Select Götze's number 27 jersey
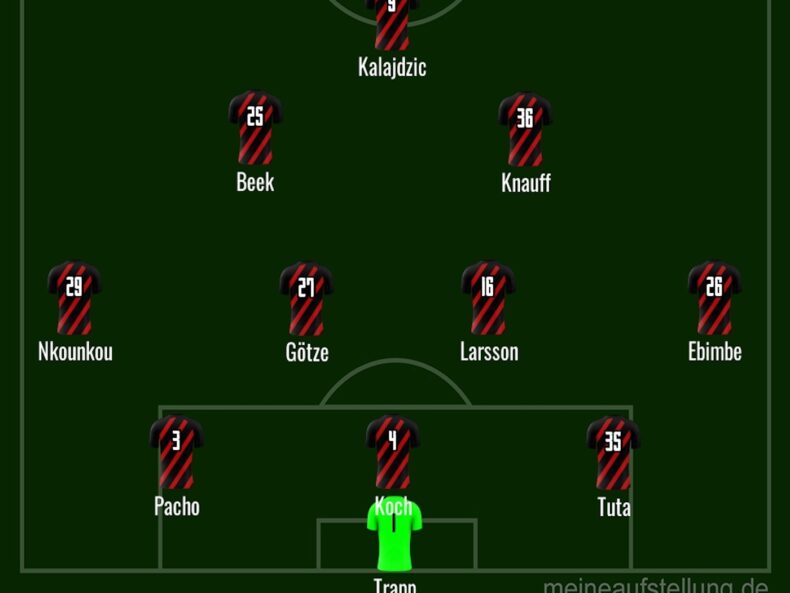This screenshot has width=790, height=593. tap(306, 298)
